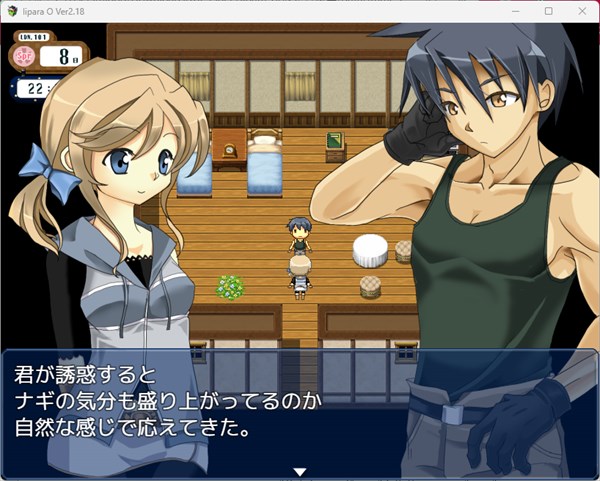Close the game window
This screenshot has width=600, height=481.
point(578,11)
